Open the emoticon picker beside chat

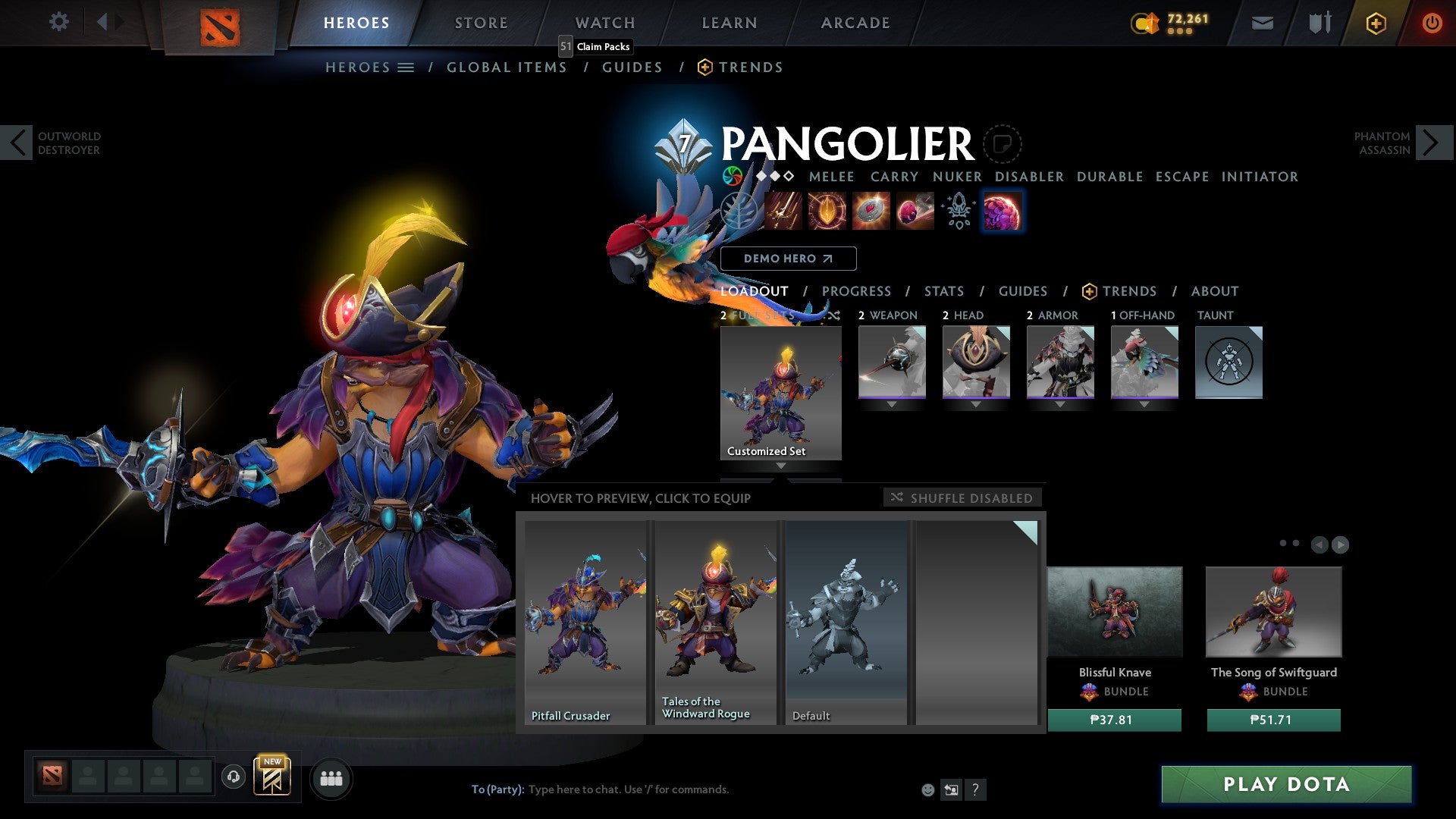[x=927, y=789]
